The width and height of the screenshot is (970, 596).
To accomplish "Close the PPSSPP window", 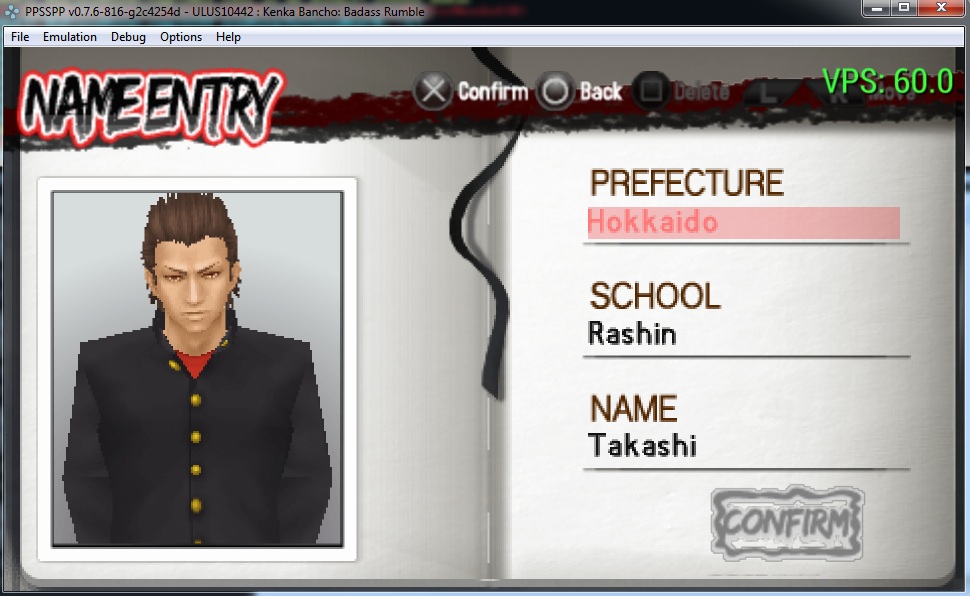I will (x=939, y=8).
